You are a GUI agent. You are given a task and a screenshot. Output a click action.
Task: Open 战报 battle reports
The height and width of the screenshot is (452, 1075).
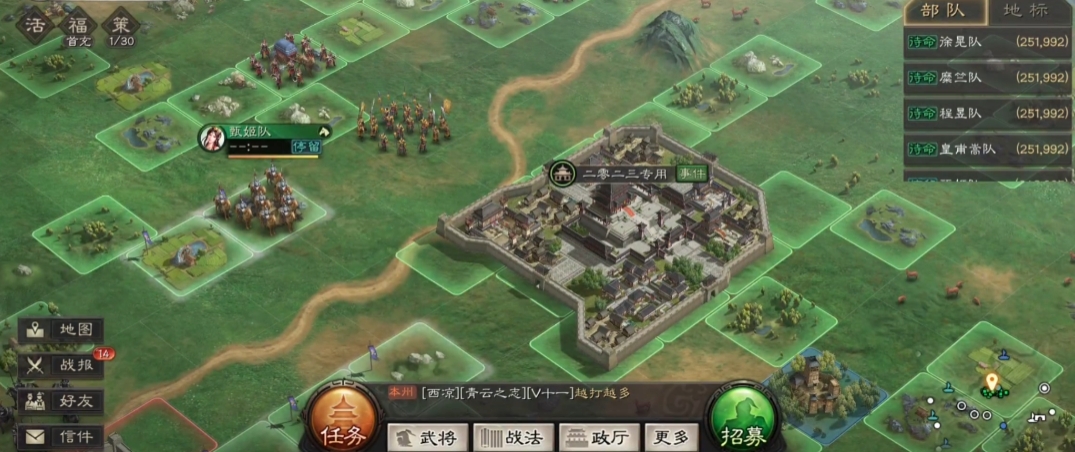pos(62,365)
